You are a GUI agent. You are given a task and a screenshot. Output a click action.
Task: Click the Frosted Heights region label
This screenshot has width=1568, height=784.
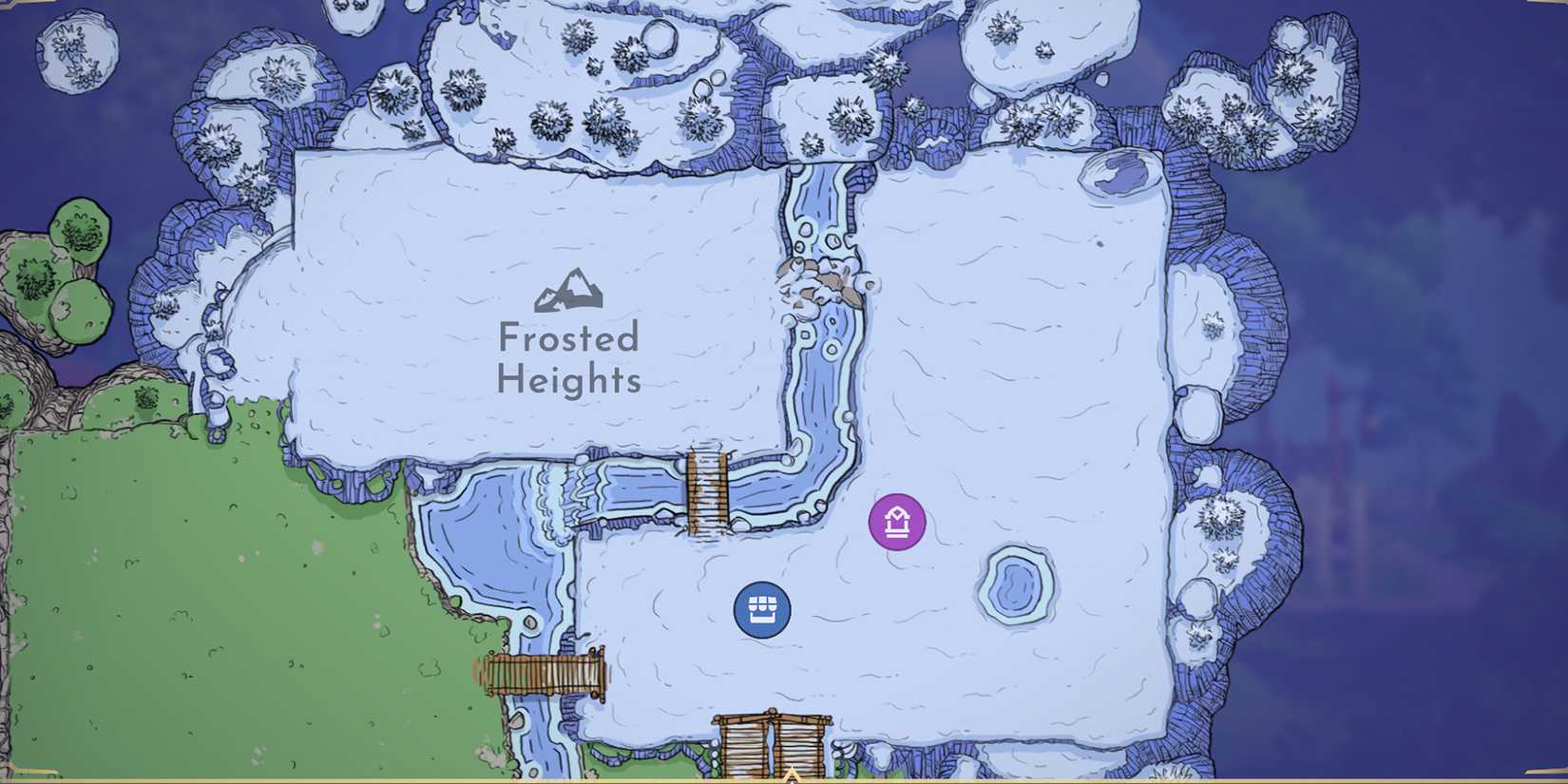coord(568,361)
